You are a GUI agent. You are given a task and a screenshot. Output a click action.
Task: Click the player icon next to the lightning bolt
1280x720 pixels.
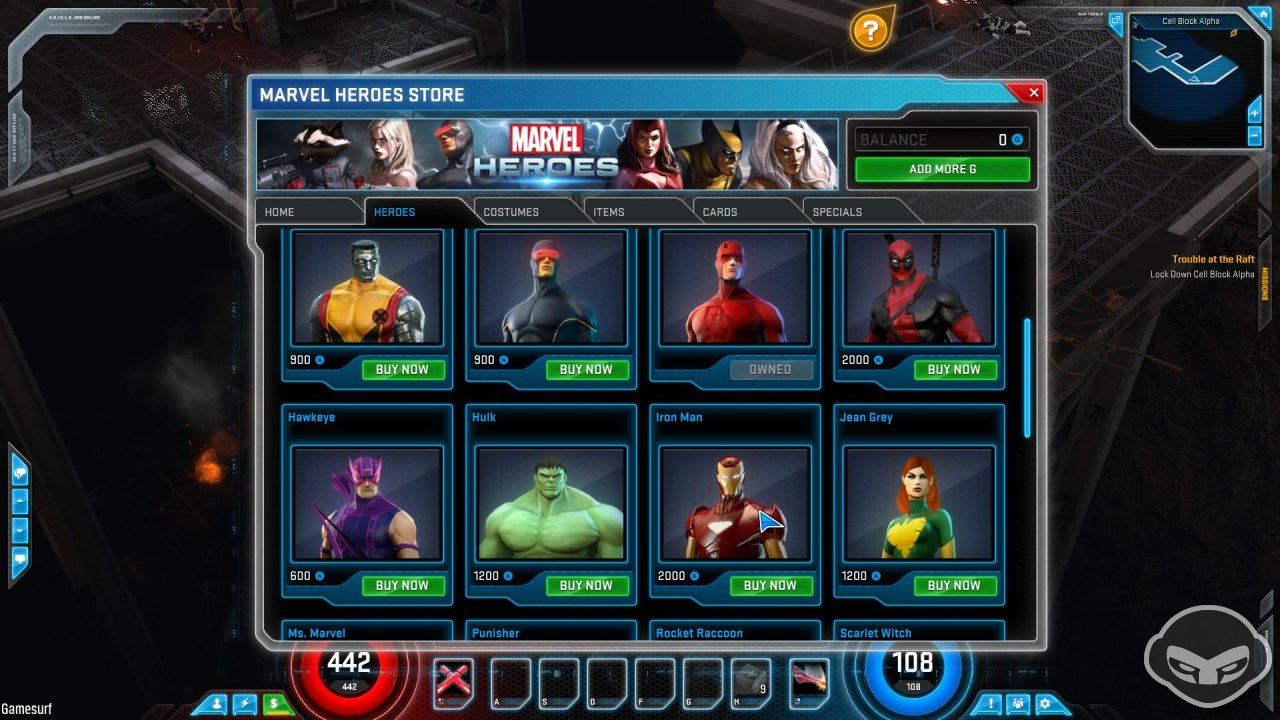pyautogui.click(x=217, y=704)
